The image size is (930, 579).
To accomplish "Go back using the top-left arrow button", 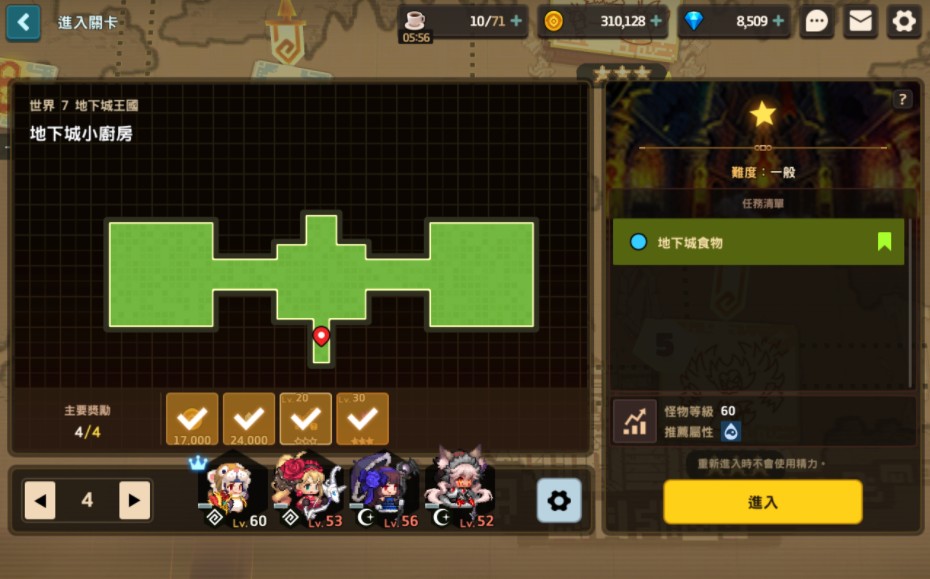I will coord(23,21).
